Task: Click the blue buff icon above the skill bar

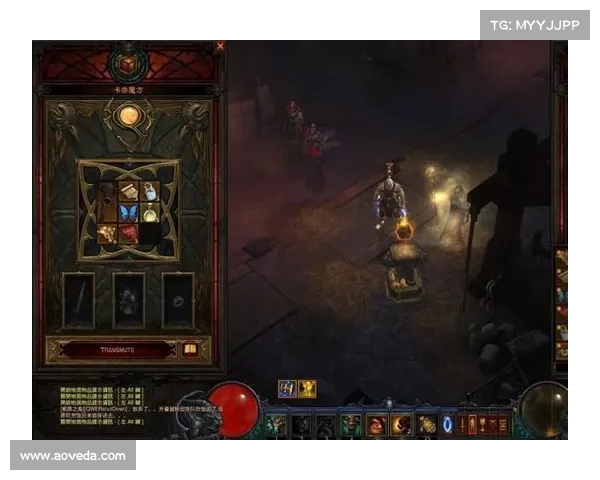Action: (x=287, y=389)
